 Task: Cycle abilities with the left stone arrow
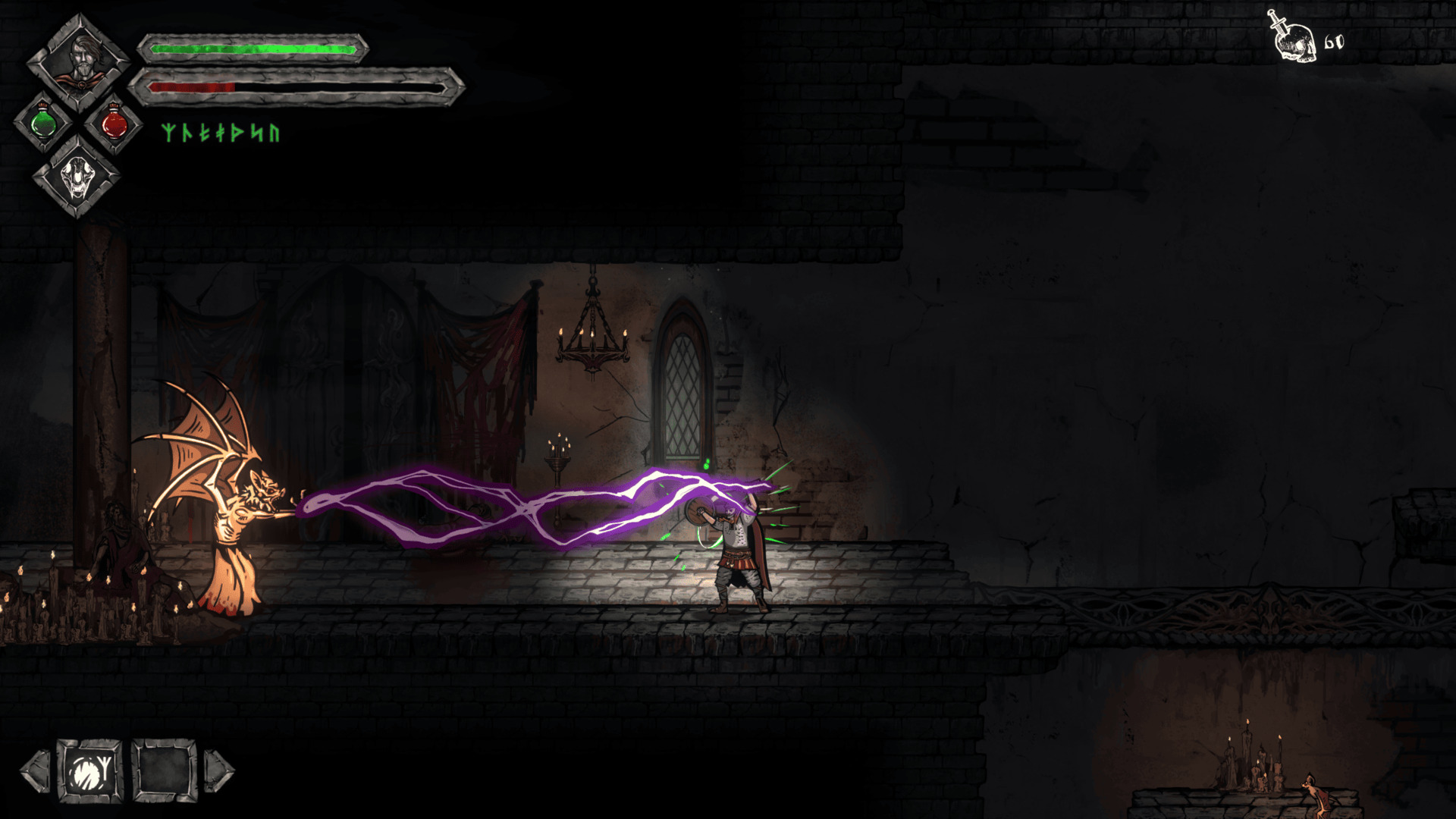(35, 771)
